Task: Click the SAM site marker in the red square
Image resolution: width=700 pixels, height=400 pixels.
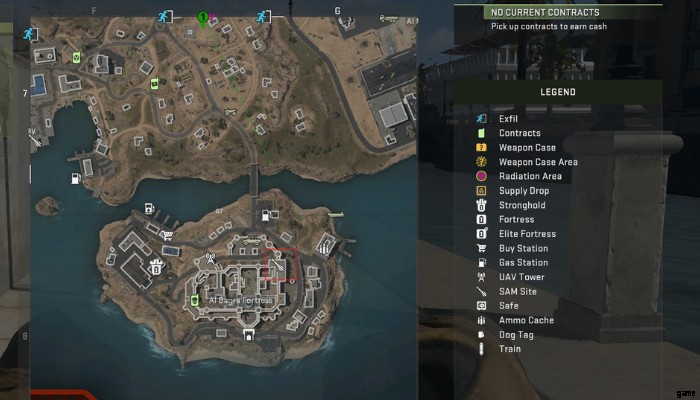Action: pyautogui.click(x=278, y=265)
